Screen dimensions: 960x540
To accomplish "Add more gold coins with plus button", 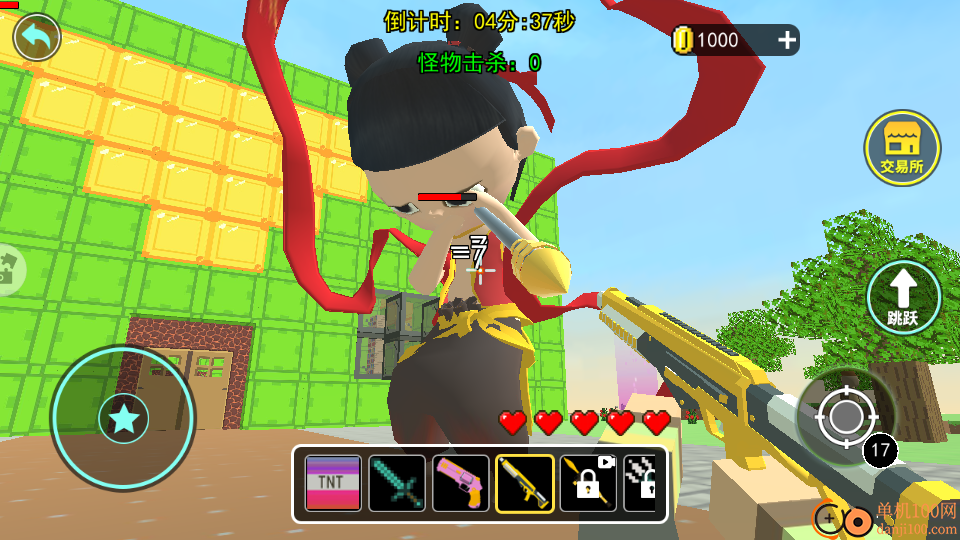I will (787, 40).
